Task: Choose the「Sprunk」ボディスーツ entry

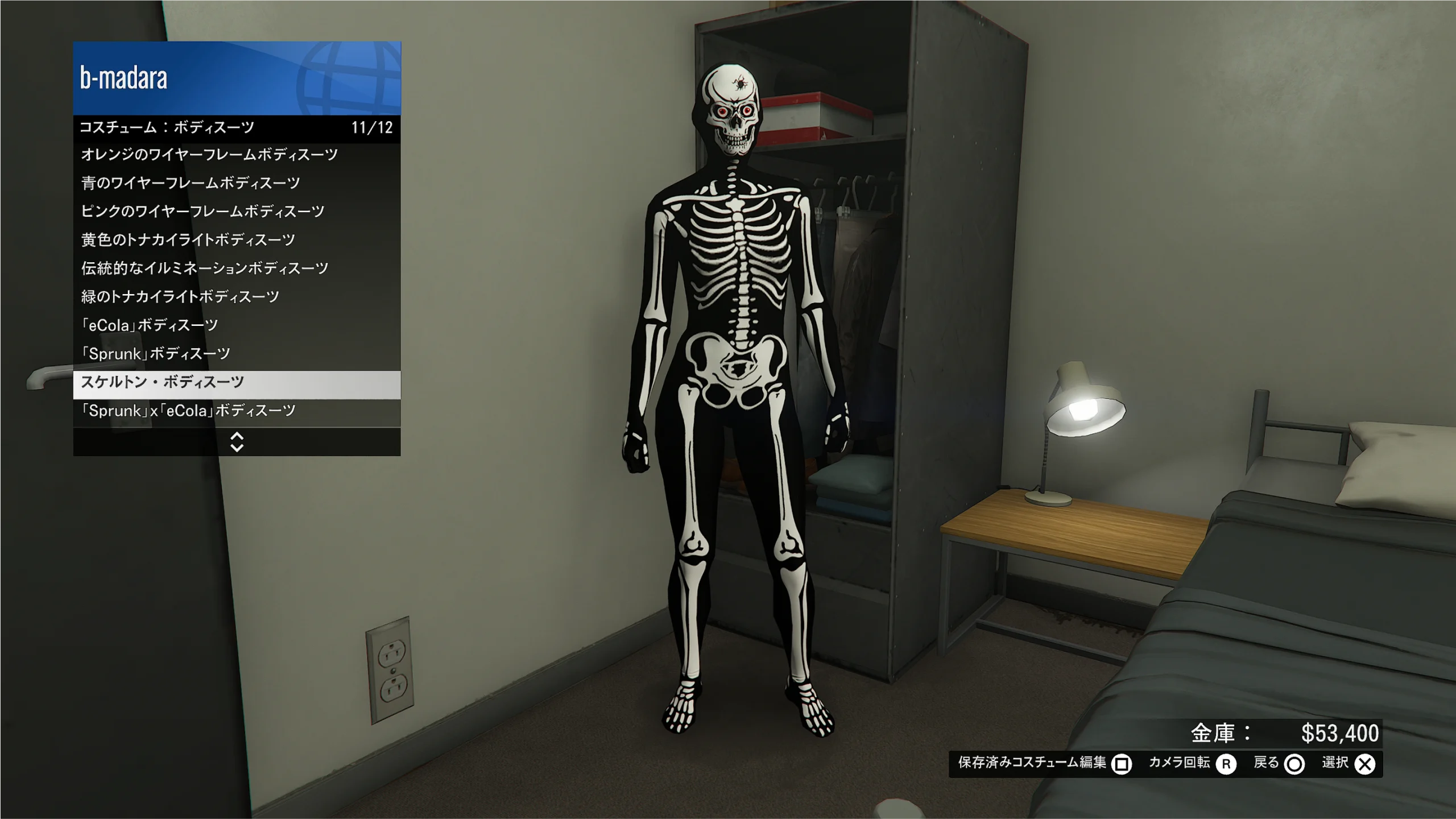Action: pos(236,354)
